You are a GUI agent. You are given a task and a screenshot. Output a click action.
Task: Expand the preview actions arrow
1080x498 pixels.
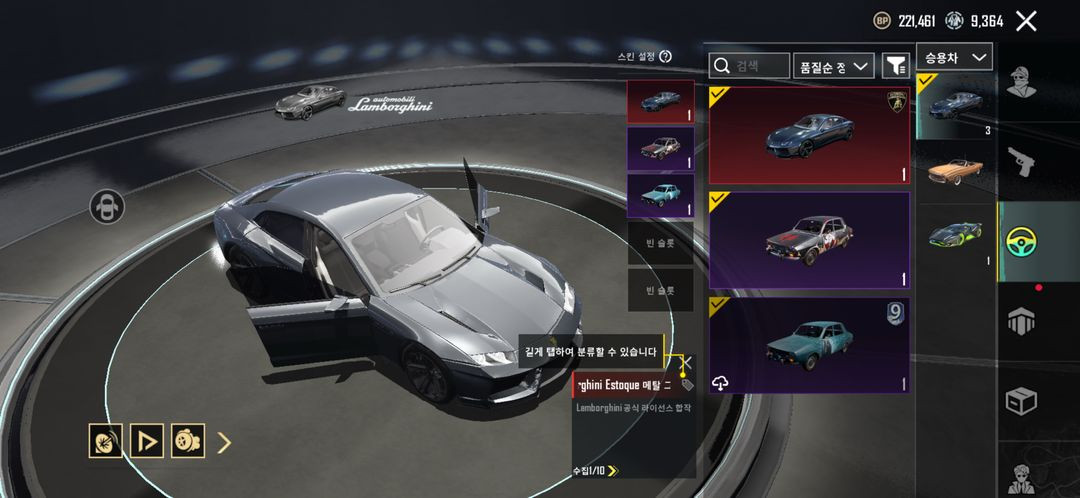224,442
